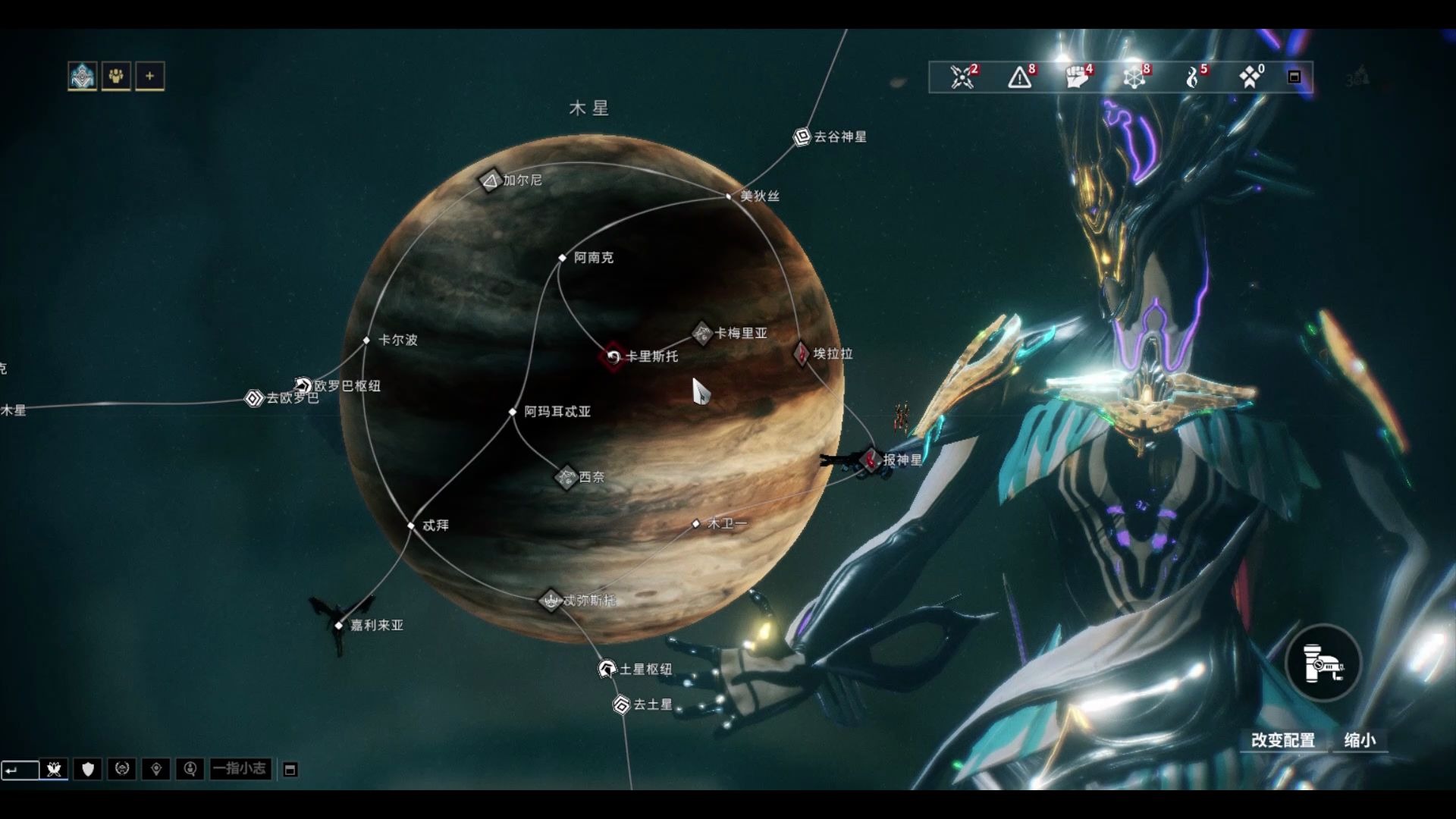Open the laurel wreath icon near chat bar
Image resolution: width=1456 pixels, height=819 pixels.
121,770
